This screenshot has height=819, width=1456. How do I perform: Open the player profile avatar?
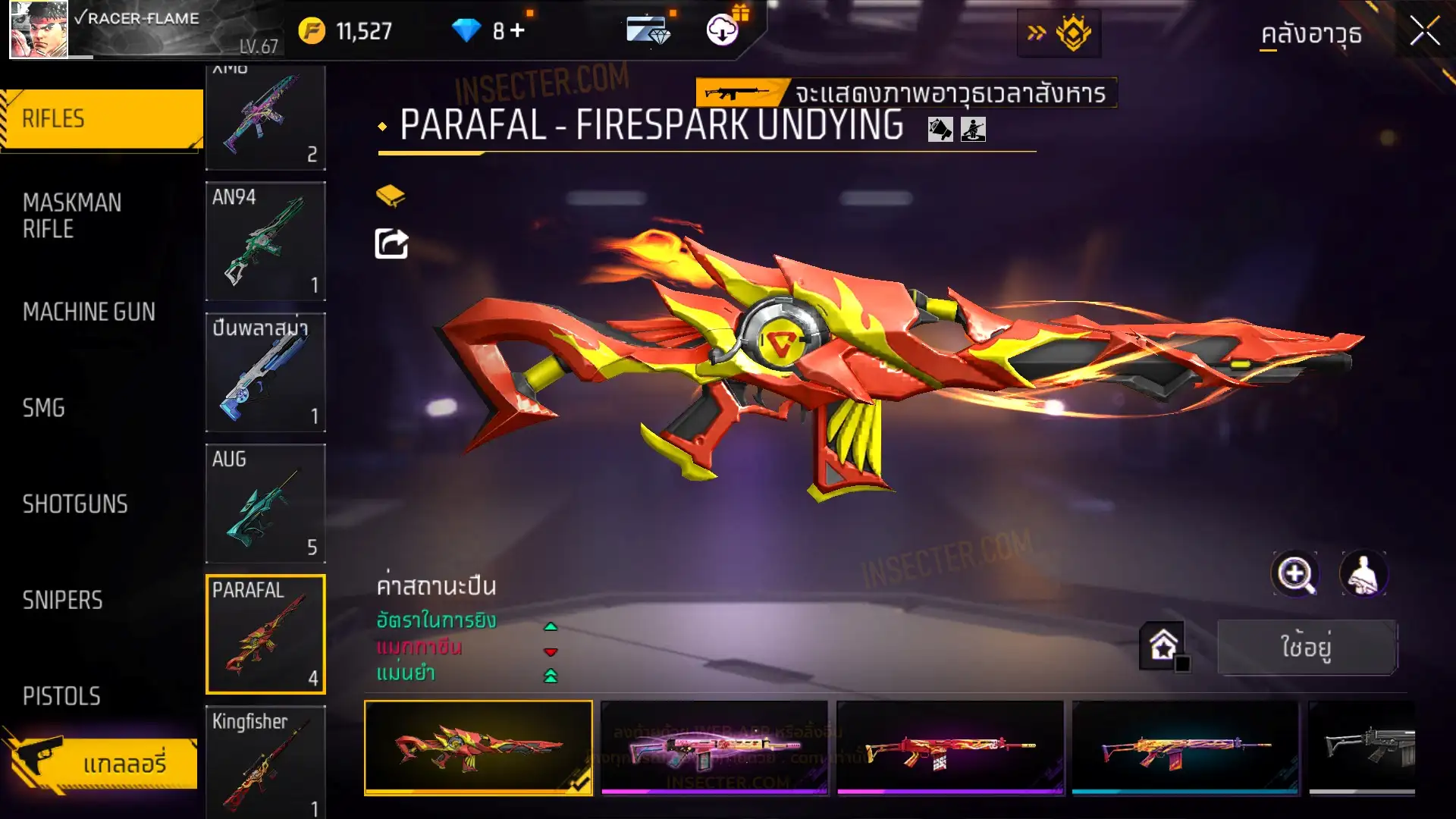[39, 30]
